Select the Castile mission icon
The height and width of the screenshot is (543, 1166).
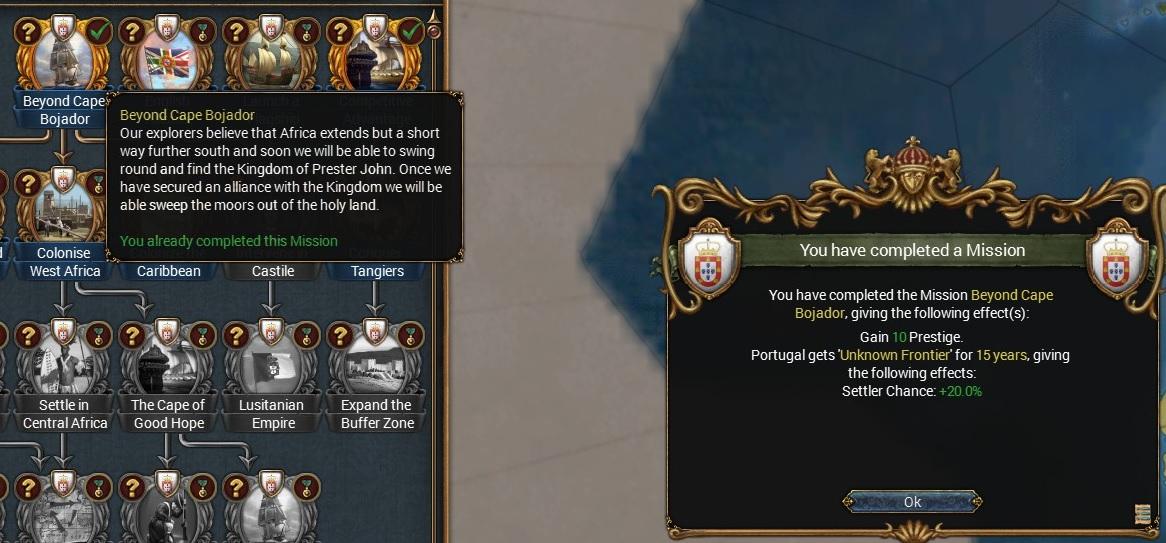pyautogui.click(x=273, y=271)
